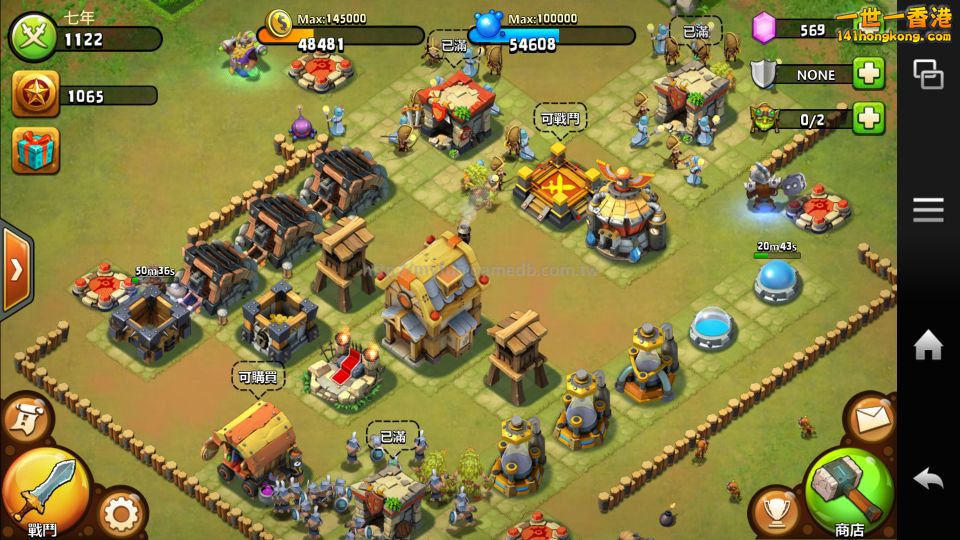Open the 戰鬥 battle sword button

pyautogui.click(x=42, y=489)
